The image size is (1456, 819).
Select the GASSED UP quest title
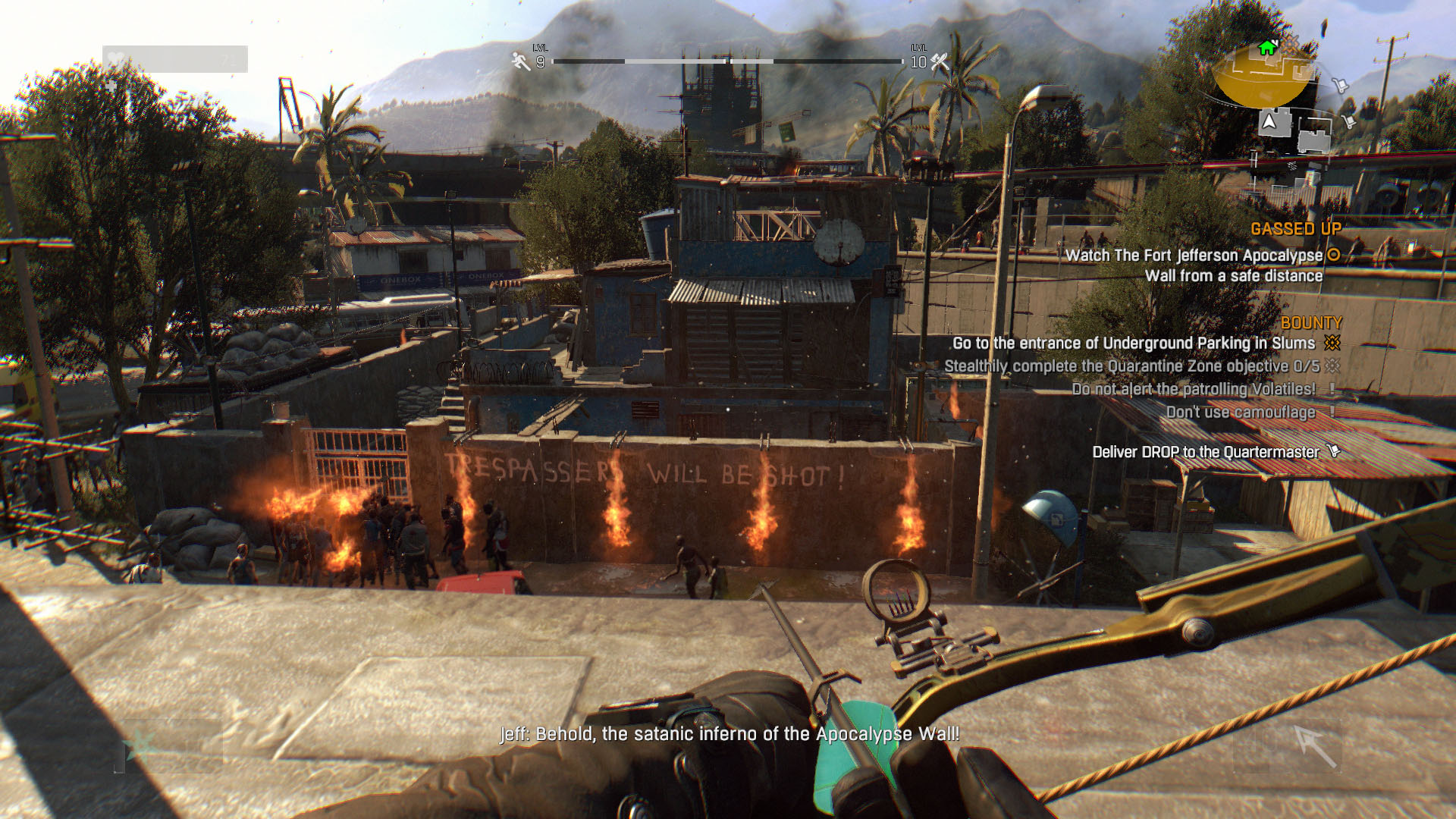[1295, 229]
